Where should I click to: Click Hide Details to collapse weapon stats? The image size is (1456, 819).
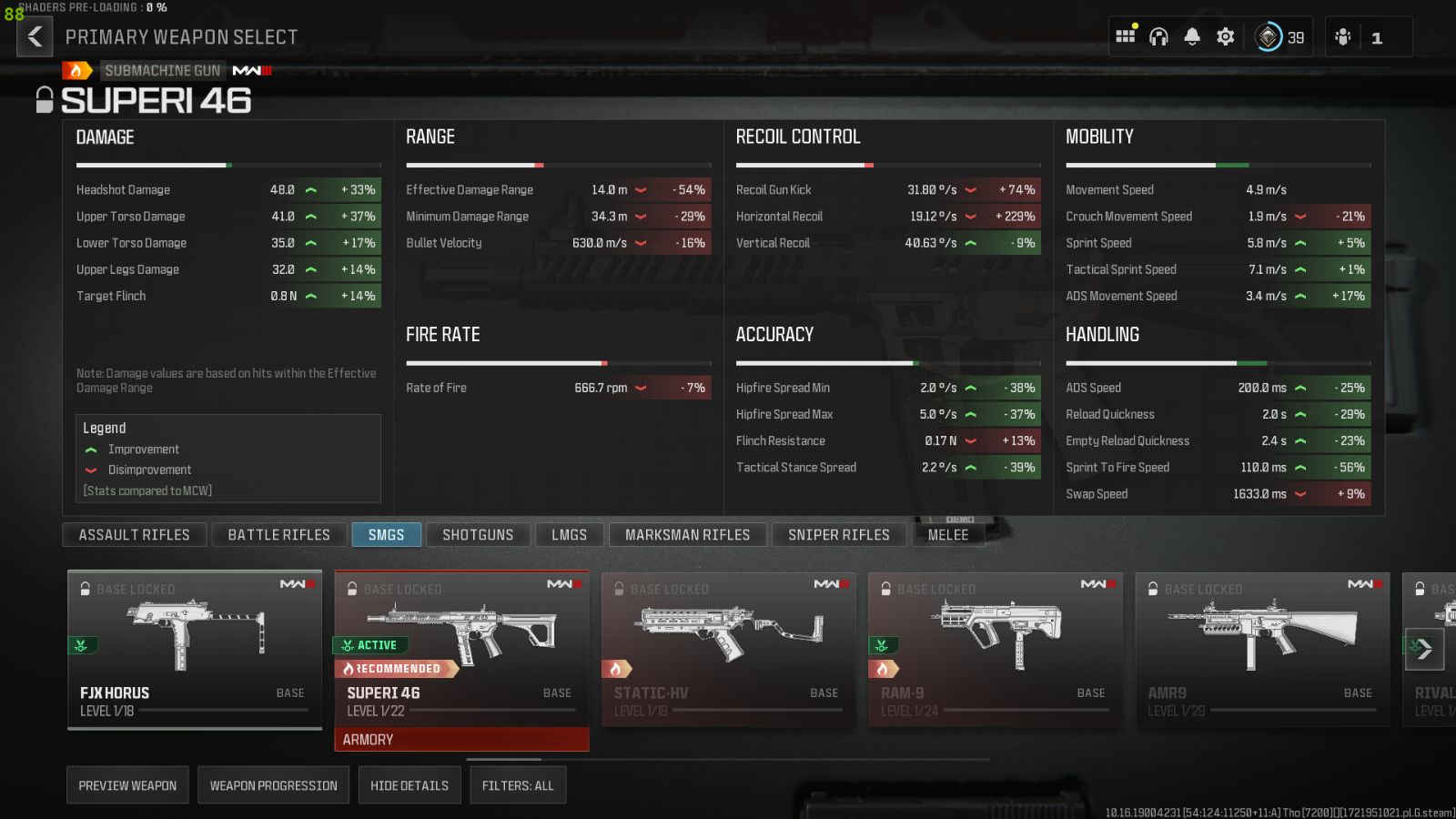click(x=409, y=784)
